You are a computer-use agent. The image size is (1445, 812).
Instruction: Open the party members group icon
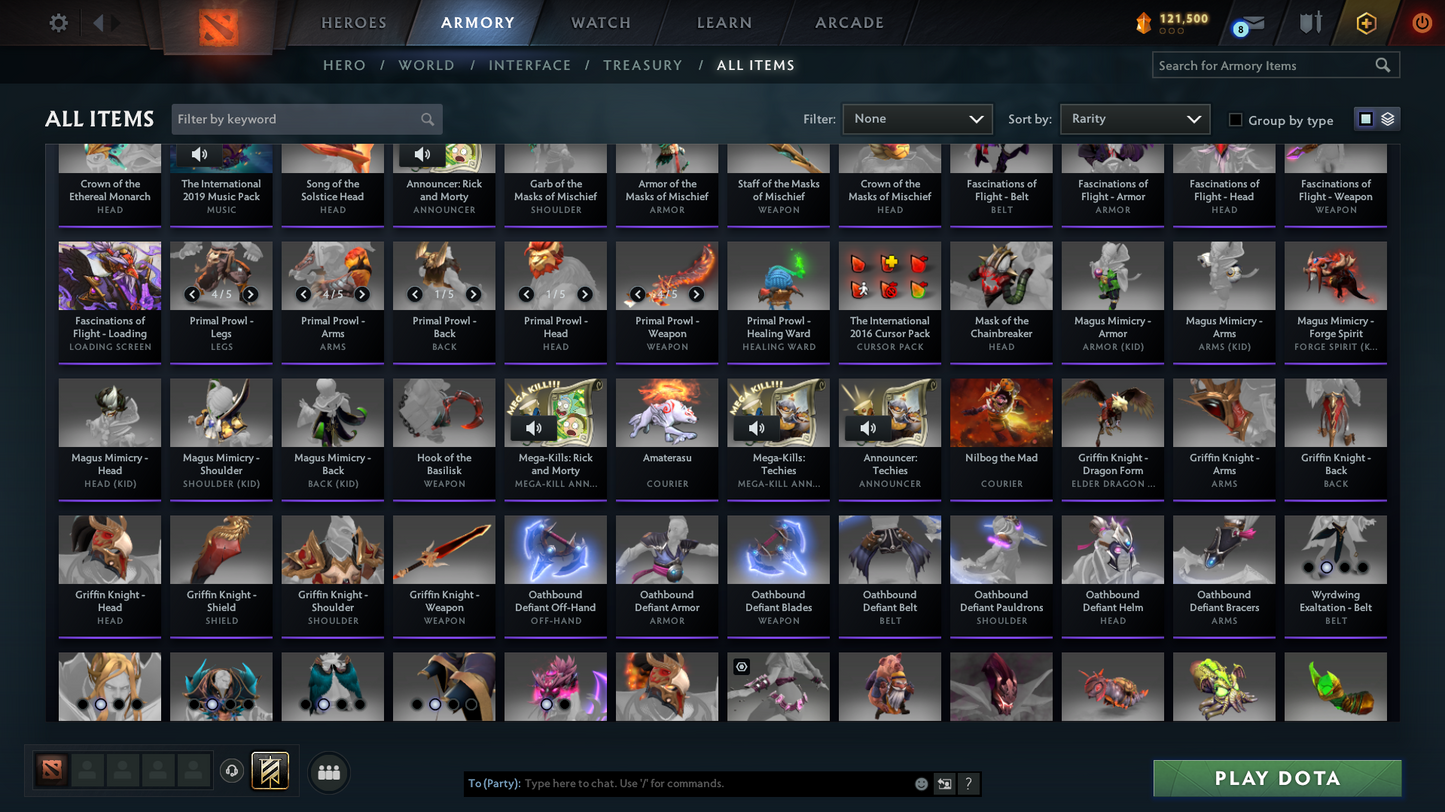[x=329, y=771]
